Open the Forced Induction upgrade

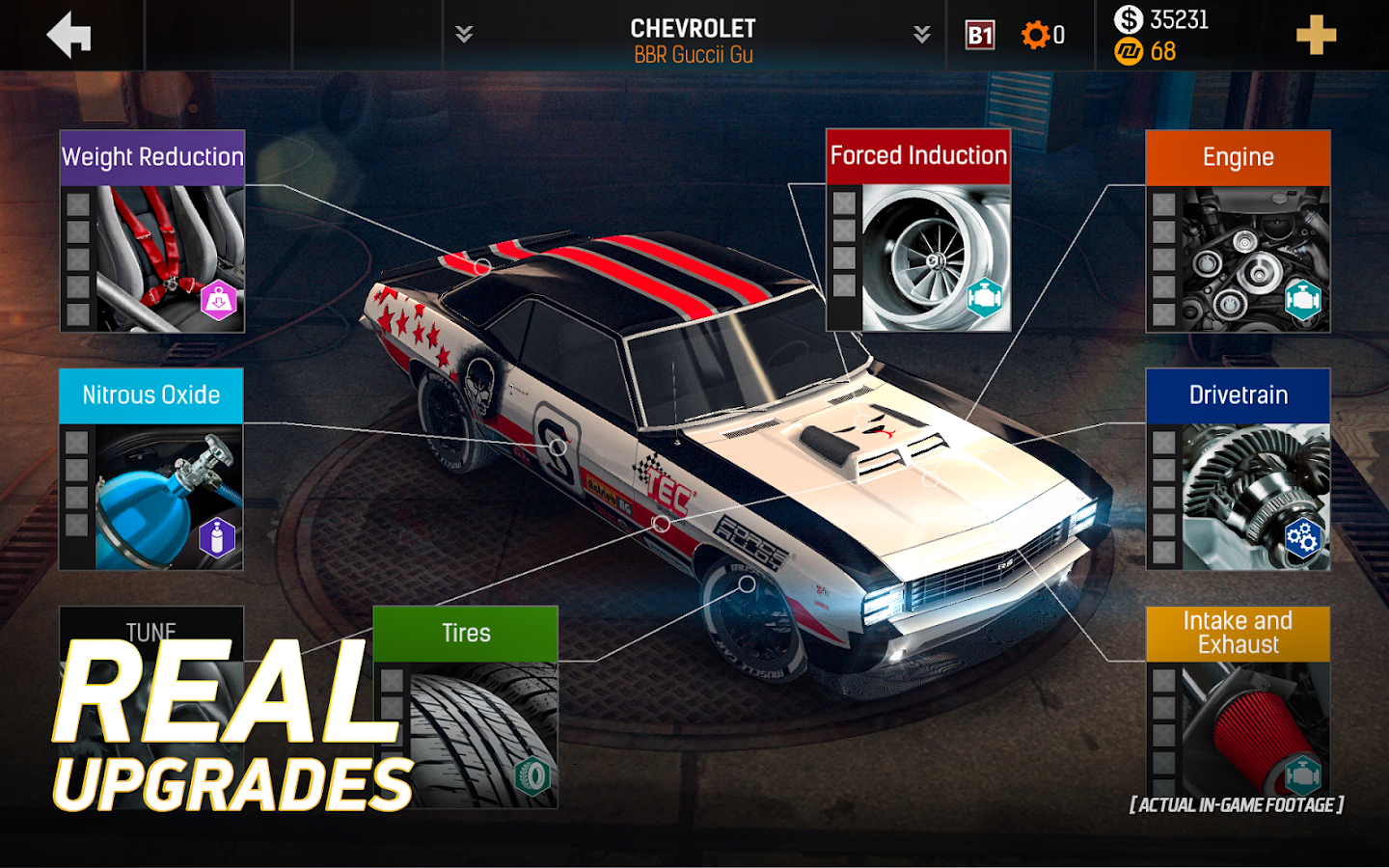[x=918, y=231]
